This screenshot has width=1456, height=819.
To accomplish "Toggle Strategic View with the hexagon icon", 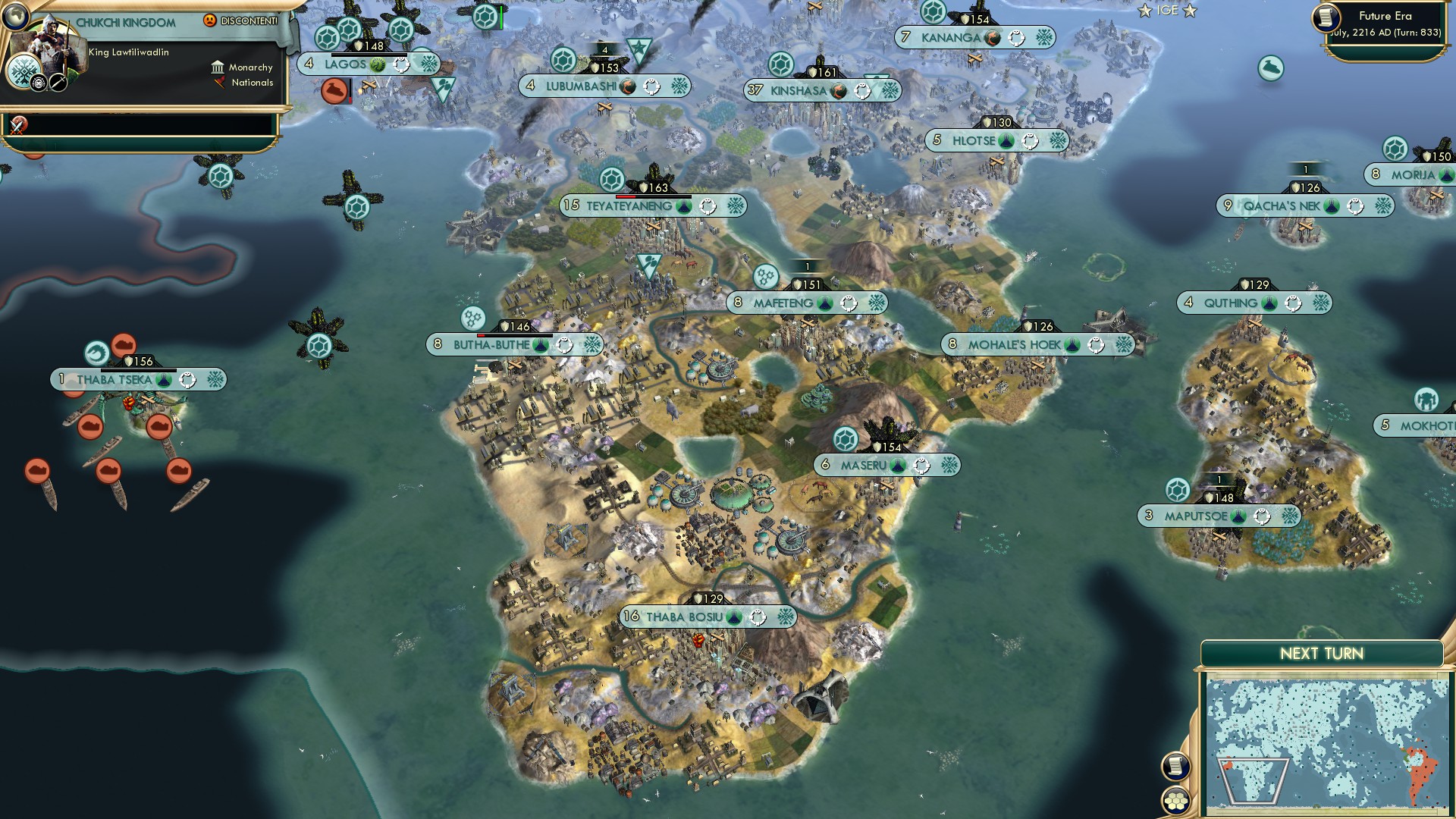I will click(x=1177, y=801).
